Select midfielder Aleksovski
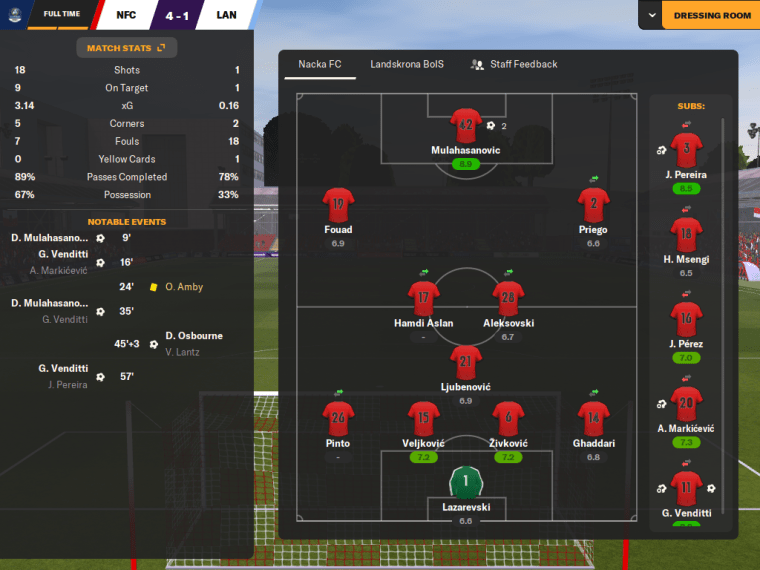 (x=508, y=299)
